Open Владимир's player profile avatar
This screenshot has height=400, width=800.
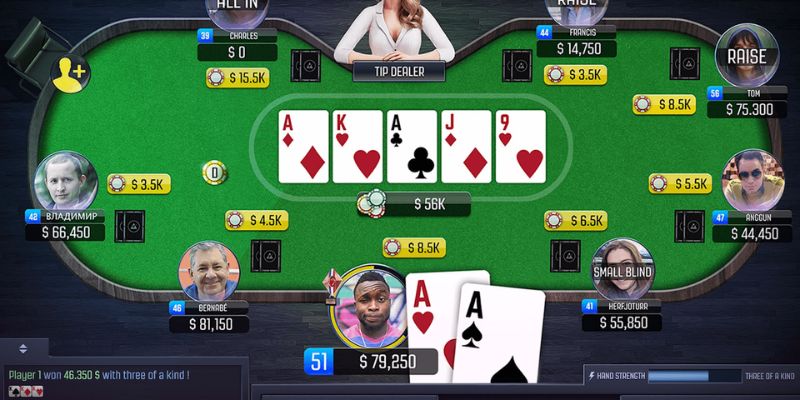(x=65, y=182)
